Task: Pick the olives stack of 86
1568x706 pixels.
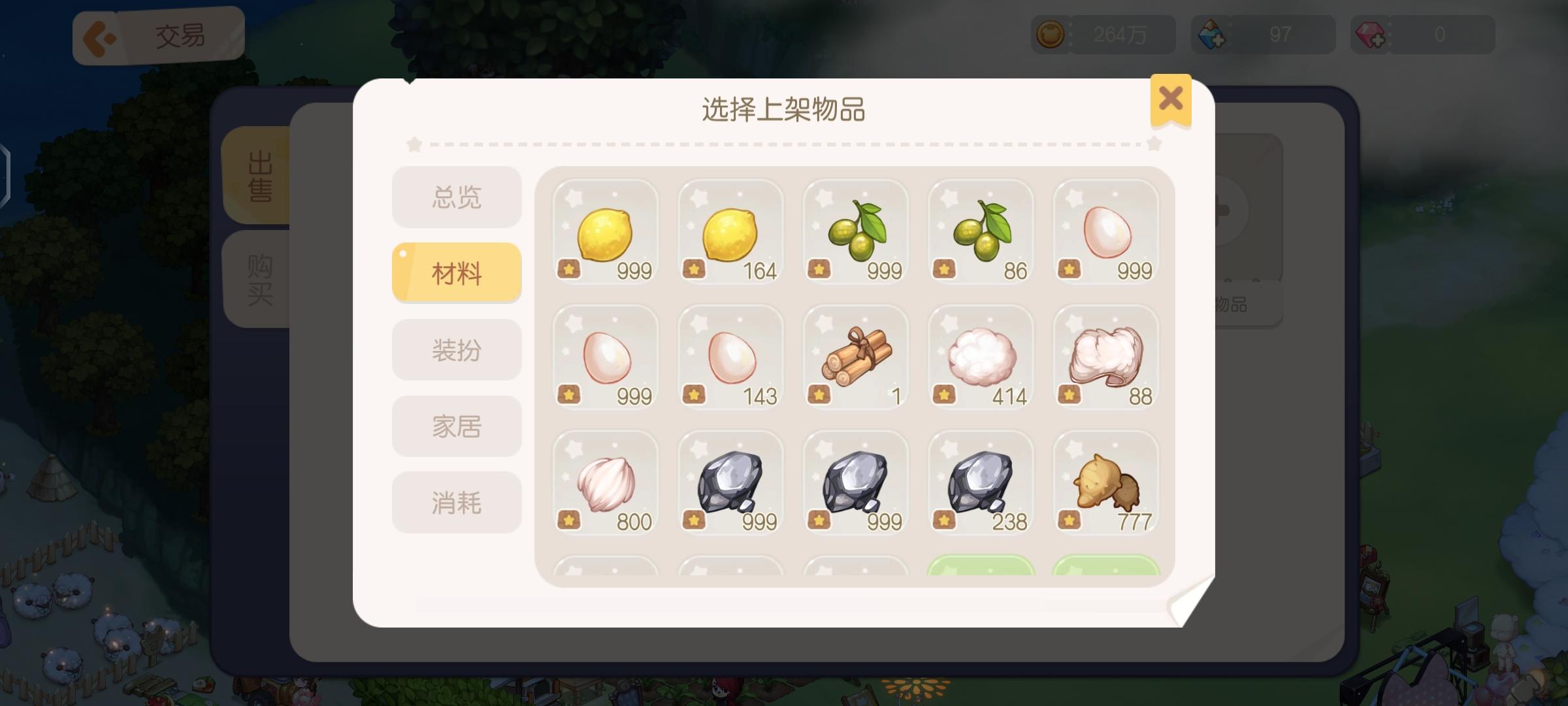Action: coord(981,235)
